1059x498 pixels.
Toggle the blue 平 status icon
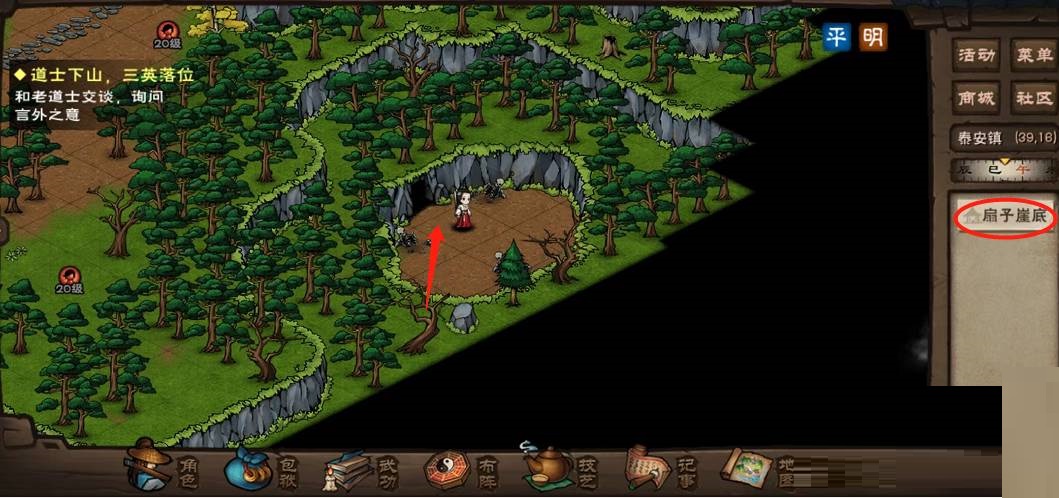837,37
